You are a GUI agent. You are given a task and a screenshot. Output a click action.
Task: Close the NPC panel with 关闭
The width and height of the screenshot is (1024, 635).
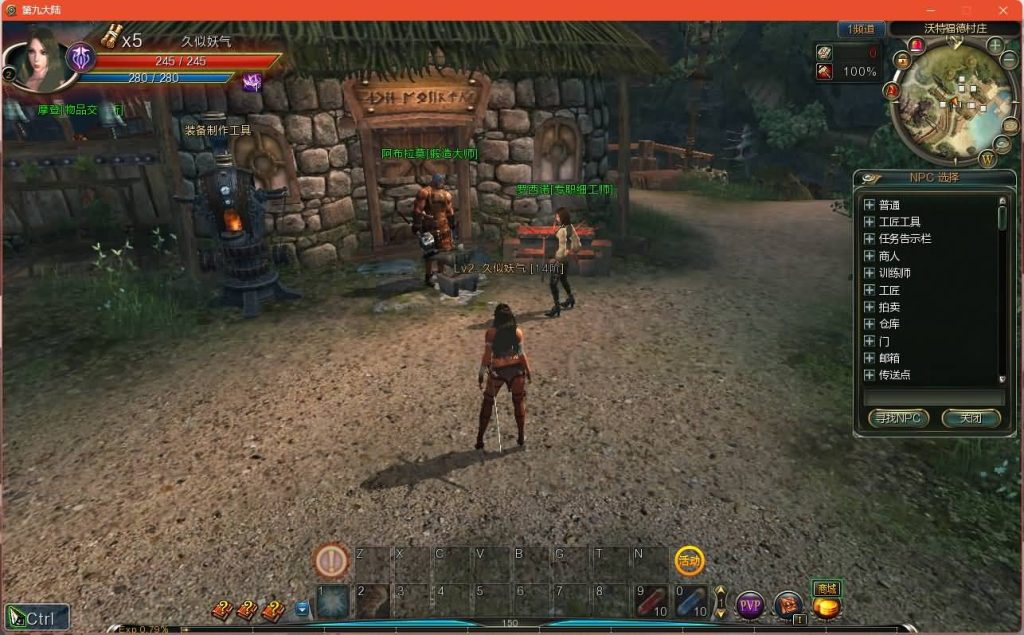[970, 418]
